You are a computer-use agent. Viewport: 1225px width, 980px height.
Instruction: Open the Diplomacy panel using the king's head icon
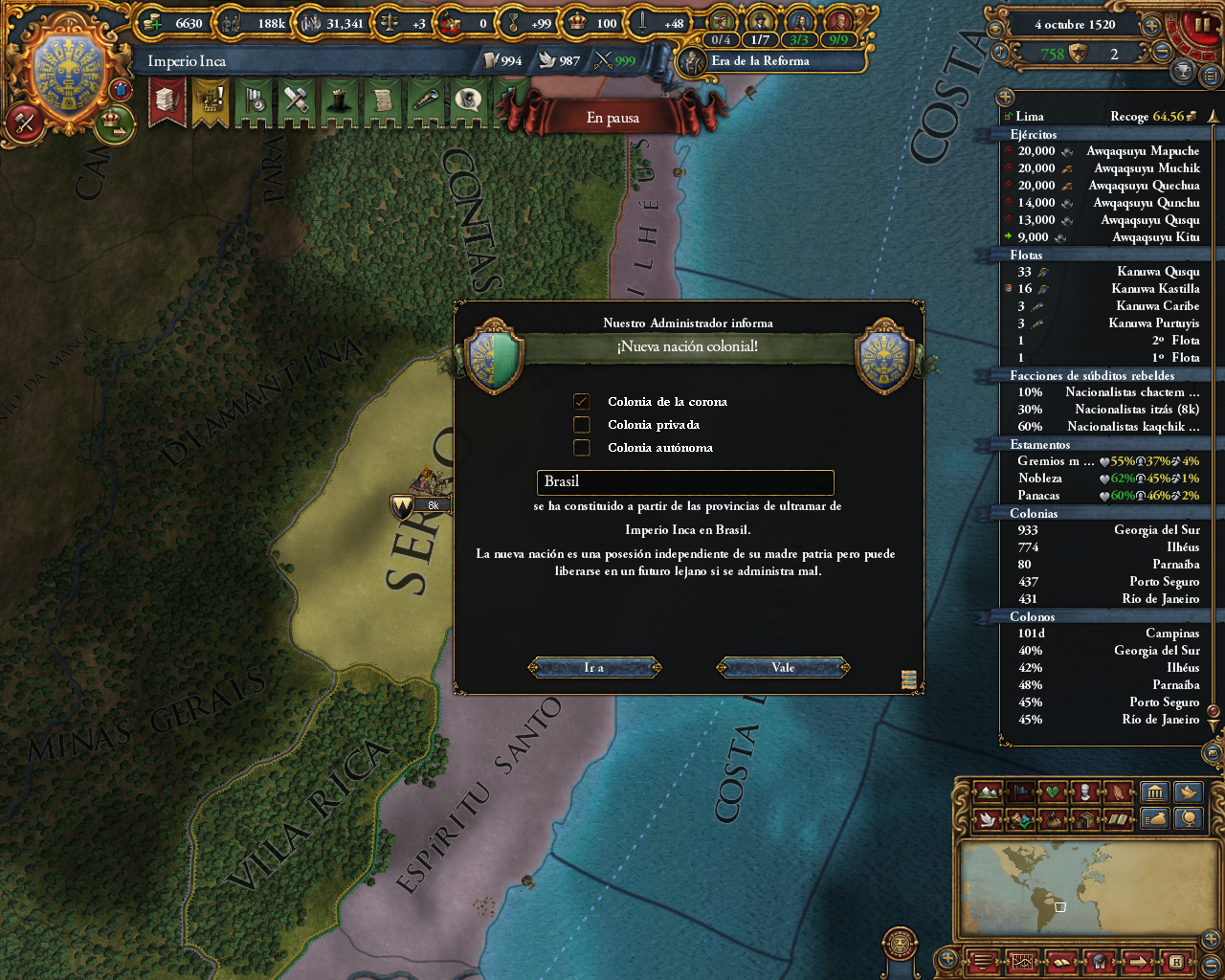click(340, 102)
